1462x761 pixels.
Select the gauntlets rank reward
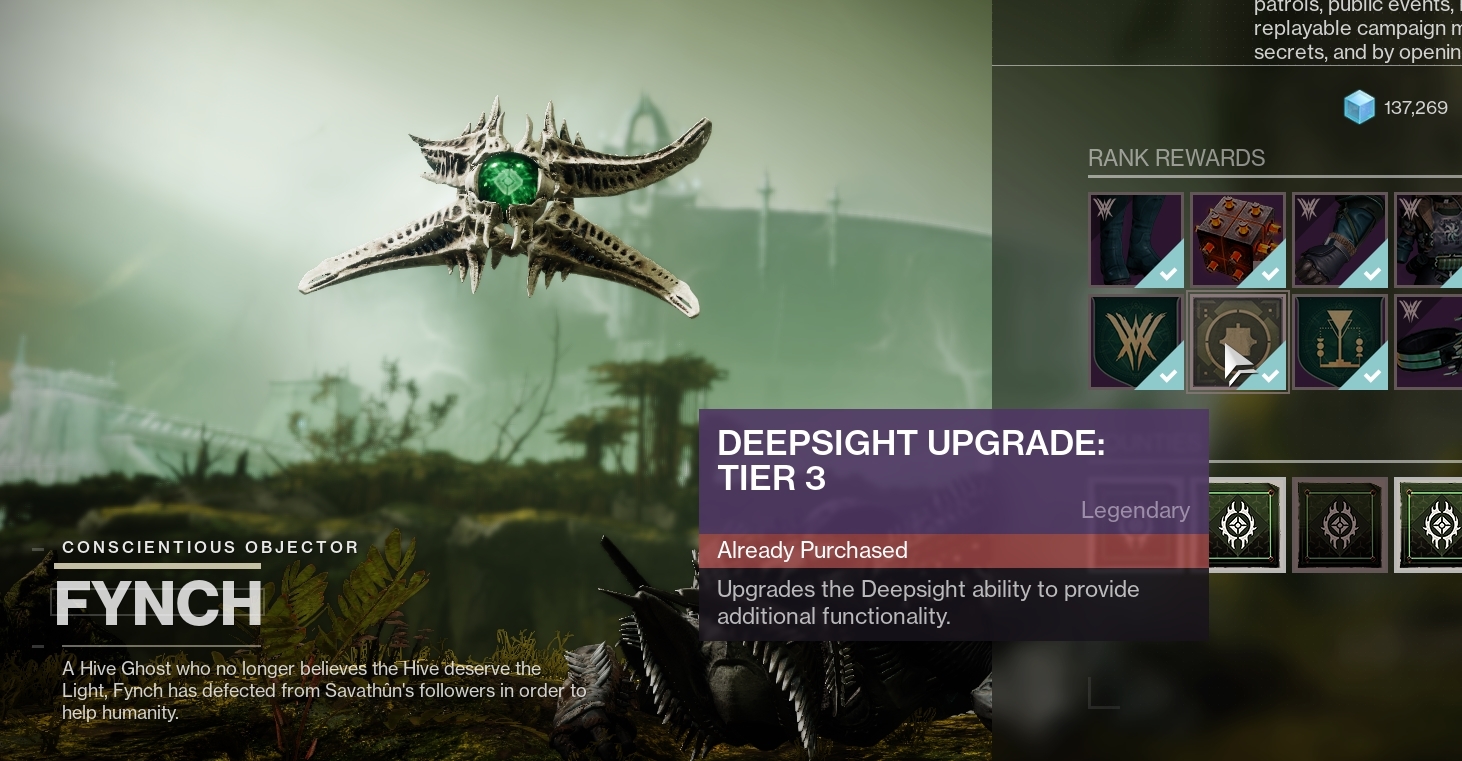(1340, 240)
